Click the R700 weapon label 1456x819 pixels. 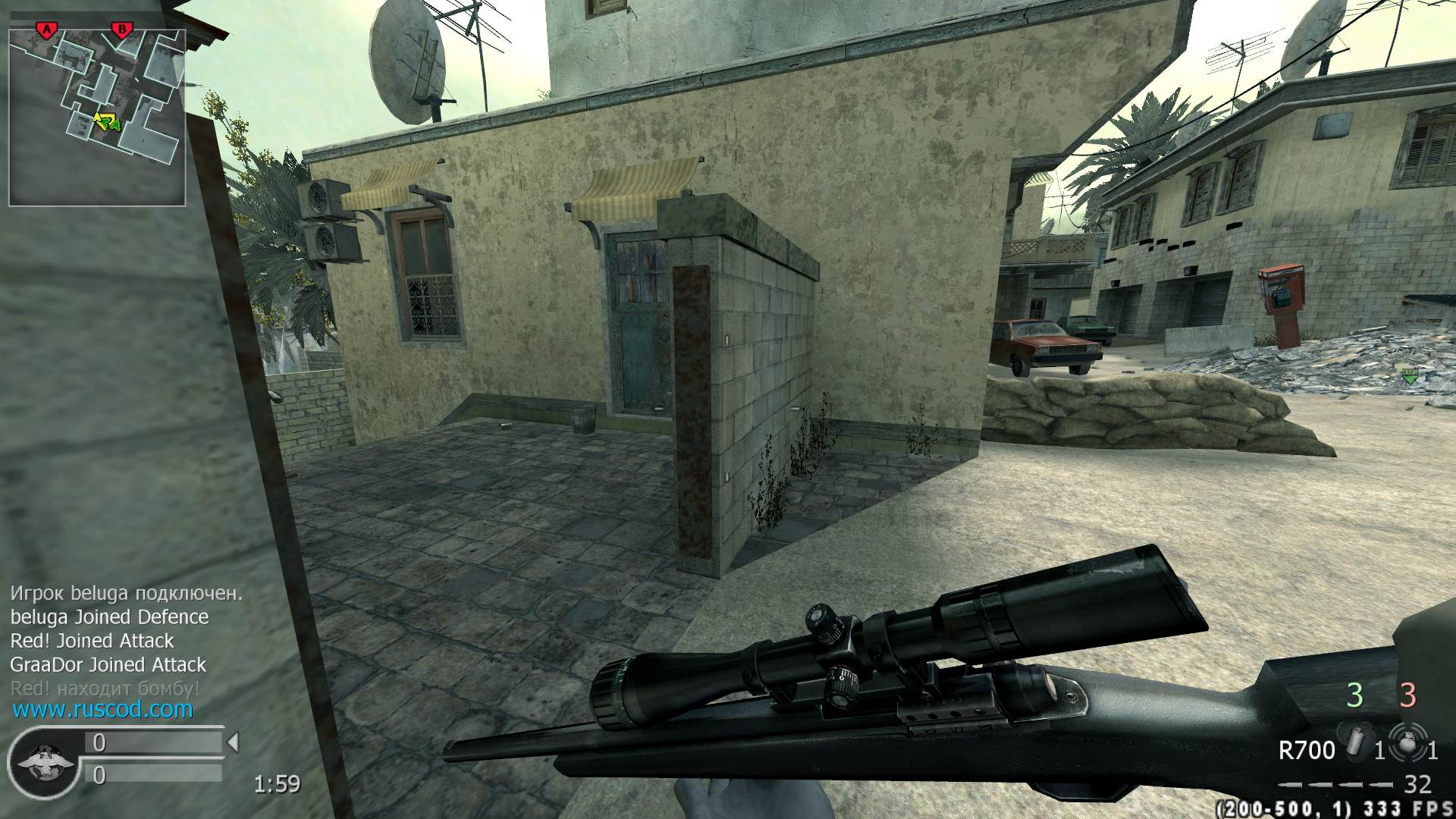[1306, 751]
